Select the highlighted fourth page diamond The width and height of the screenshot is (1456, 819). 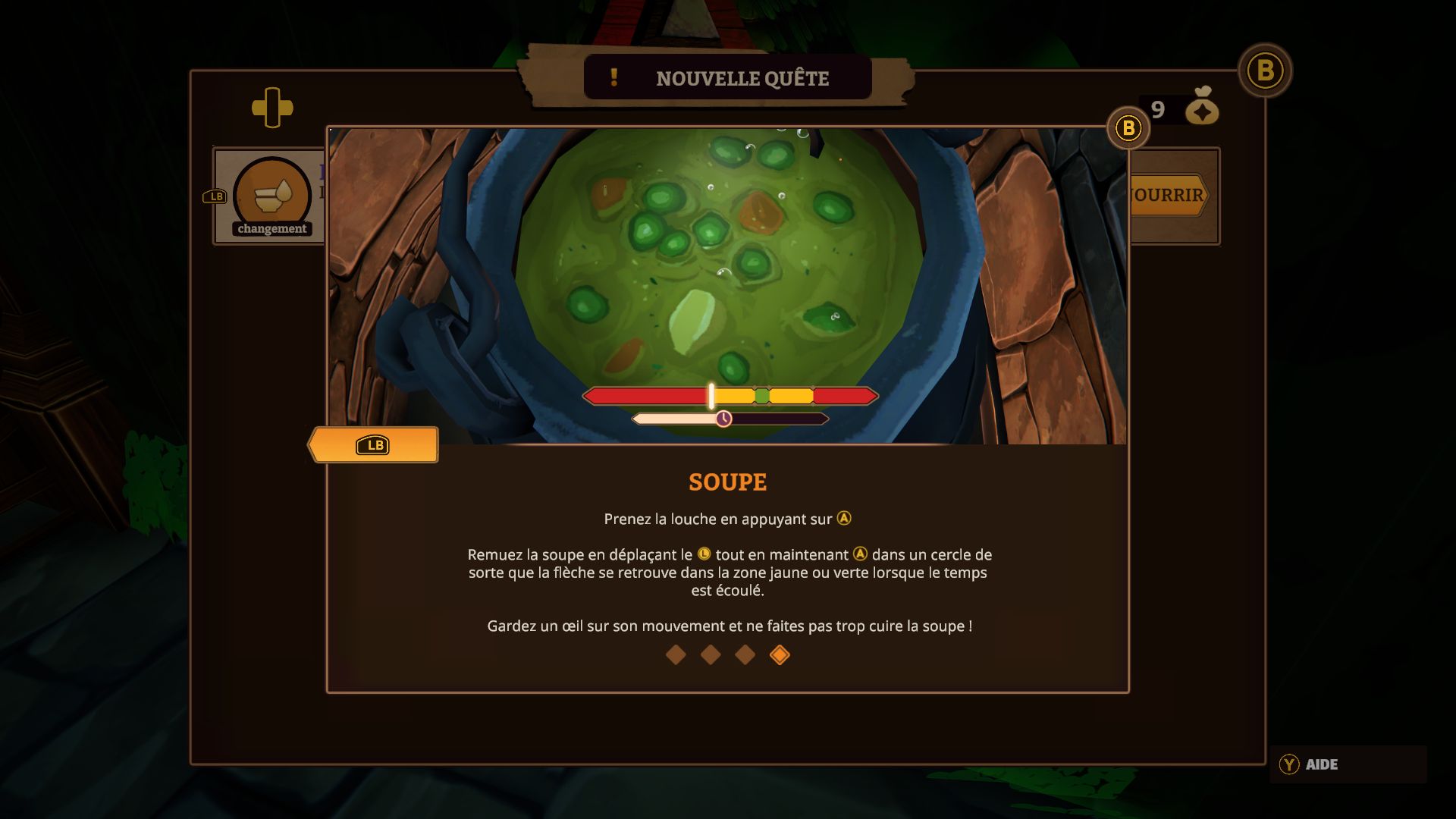[x=780, y=655]
